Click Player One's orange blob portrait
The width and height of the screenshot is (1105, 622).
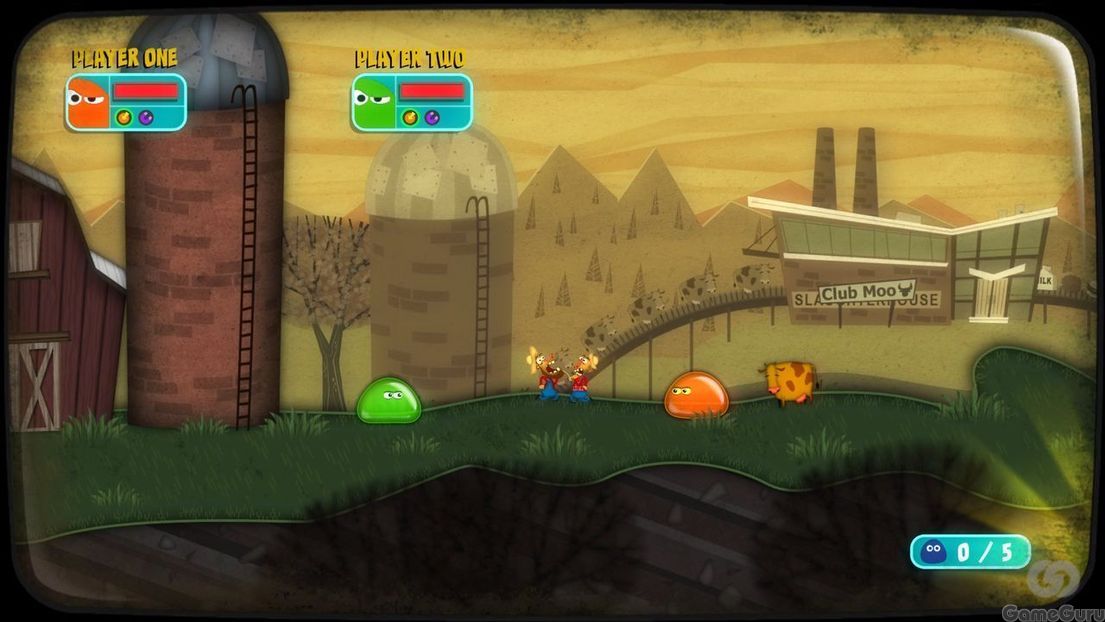click(x=88, y=102)
